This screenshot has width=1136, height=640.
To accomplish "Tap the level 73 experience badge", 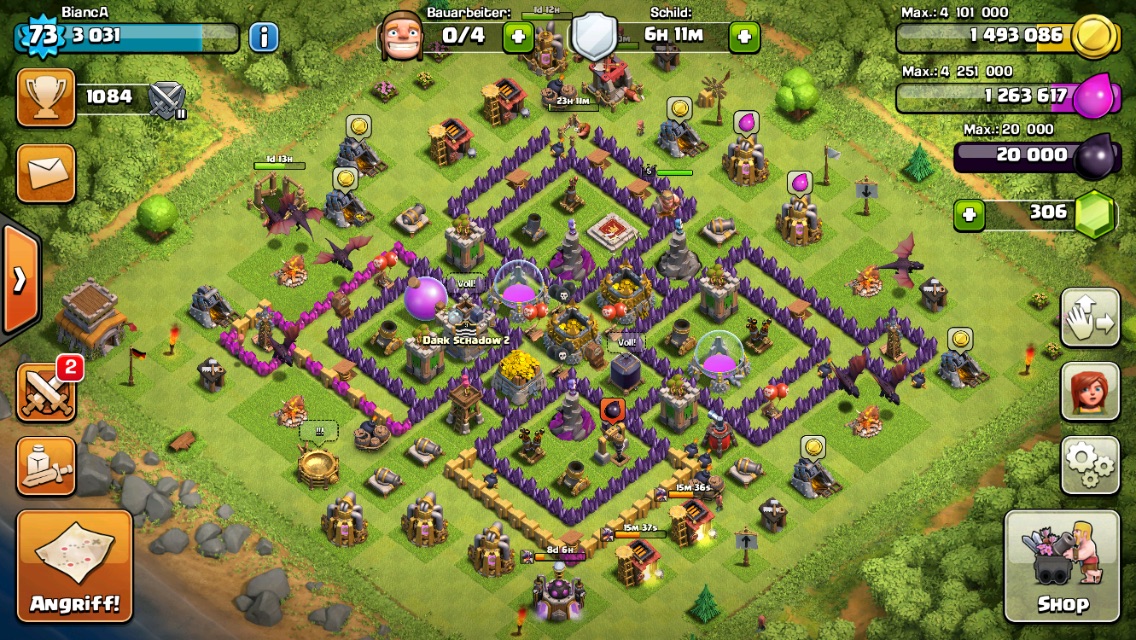I will pyautogui.click(x=41, y=36).
